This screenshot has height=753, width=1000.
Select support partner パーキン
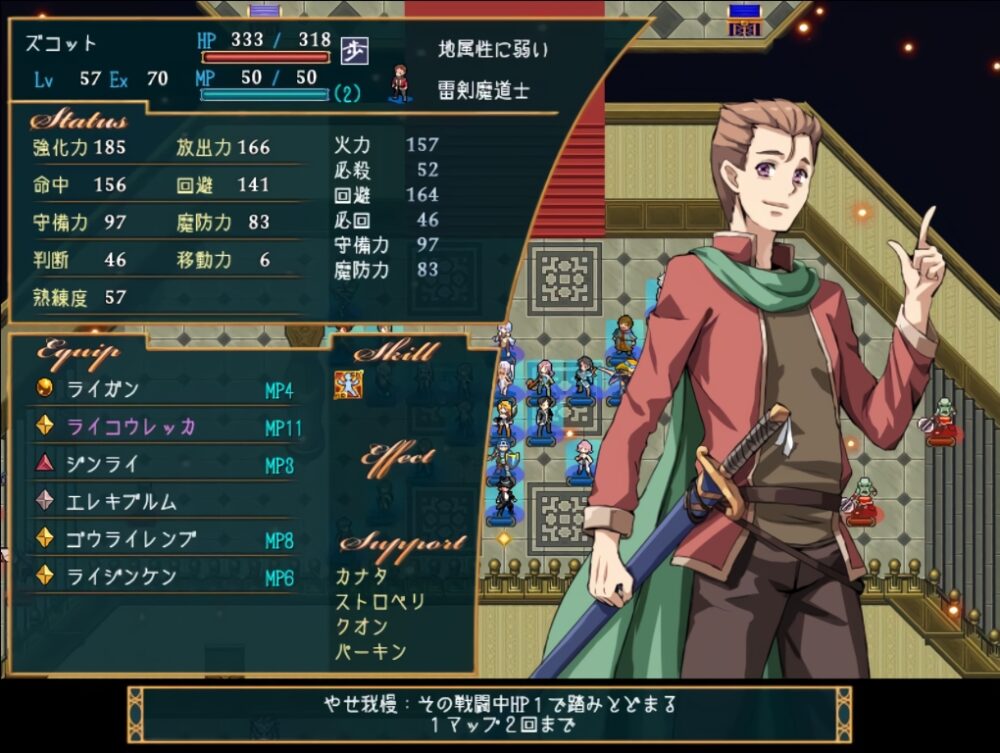pyautogui.click(x=370, y=652)
